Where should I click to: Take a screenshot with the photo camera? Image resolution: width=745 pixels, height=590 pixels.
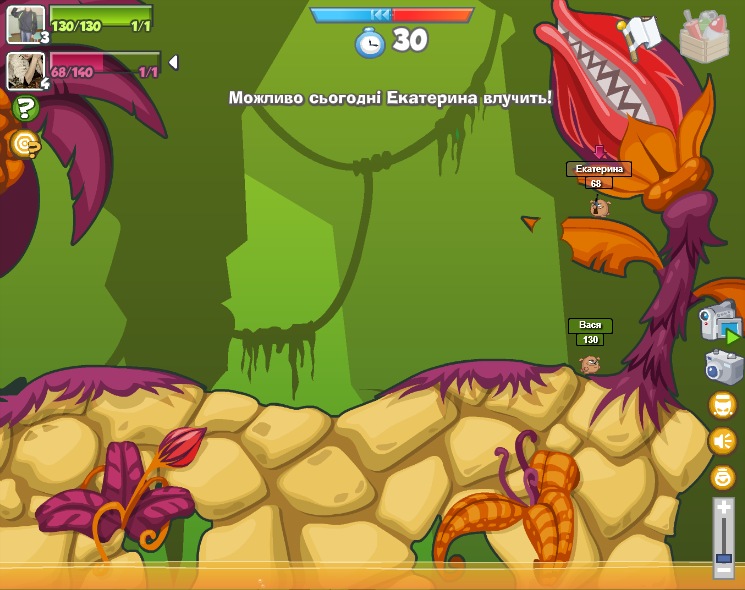pyautogui.click(x=723, y=367)
